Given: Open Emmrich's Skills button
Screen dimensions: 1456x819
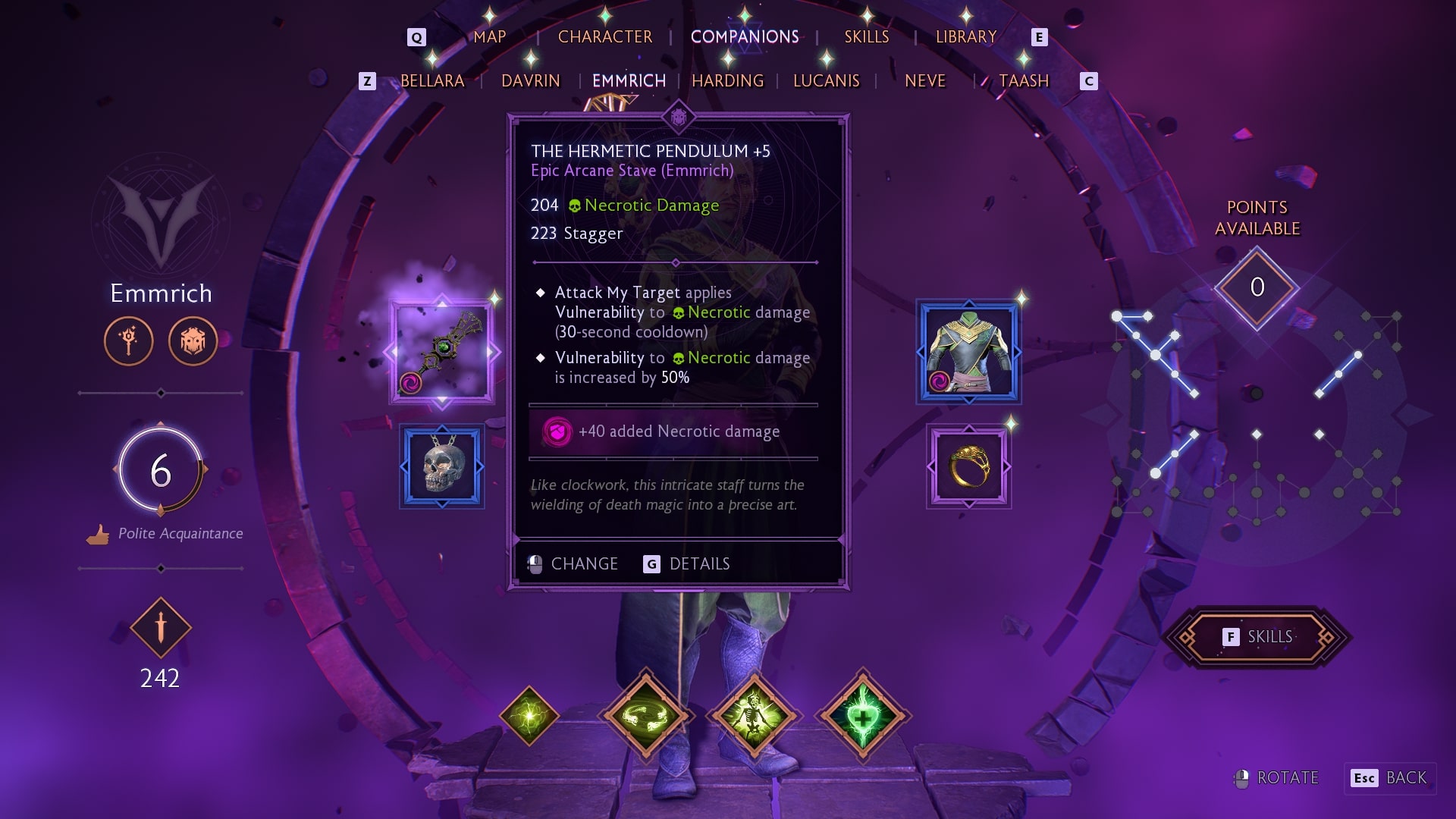Looking at the screenshot, I should 1258,637.
